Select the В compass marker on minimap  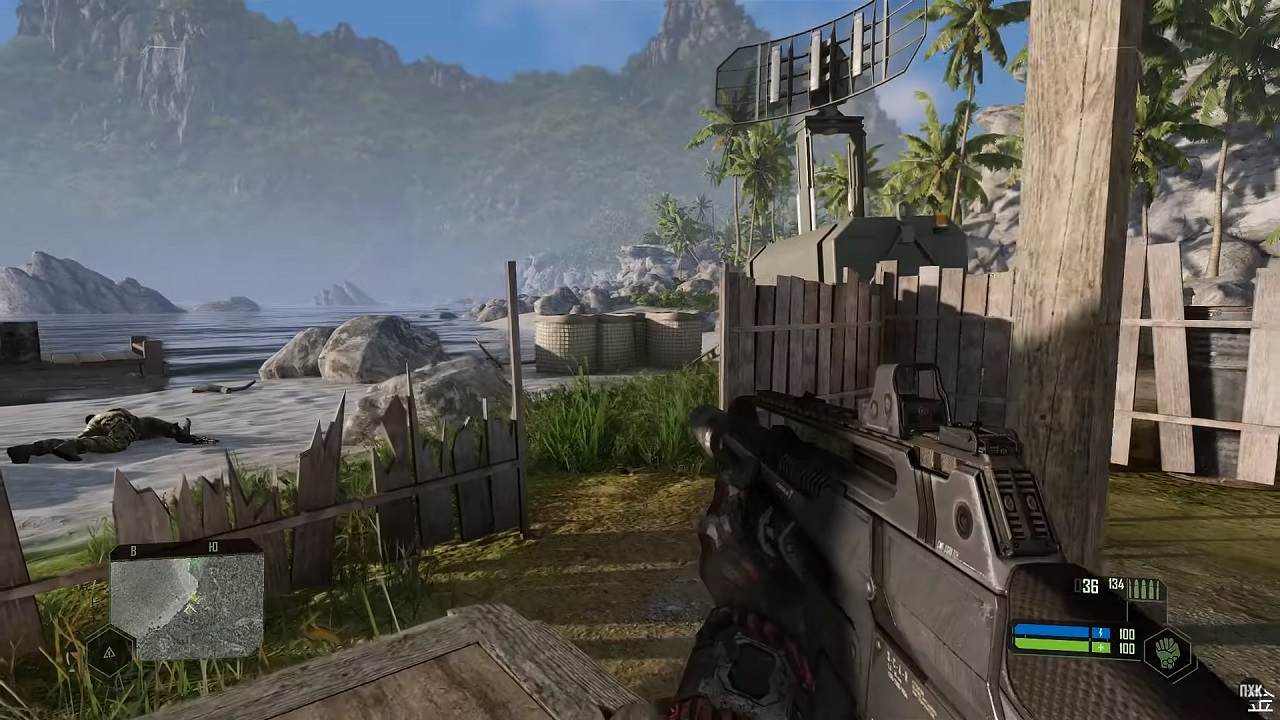[132, 550]
